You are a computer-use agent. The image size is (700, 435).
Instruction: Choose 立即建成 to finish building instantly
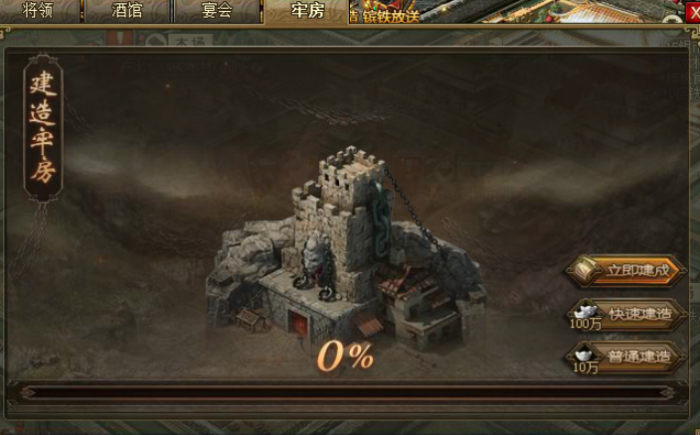pos(627,271)
